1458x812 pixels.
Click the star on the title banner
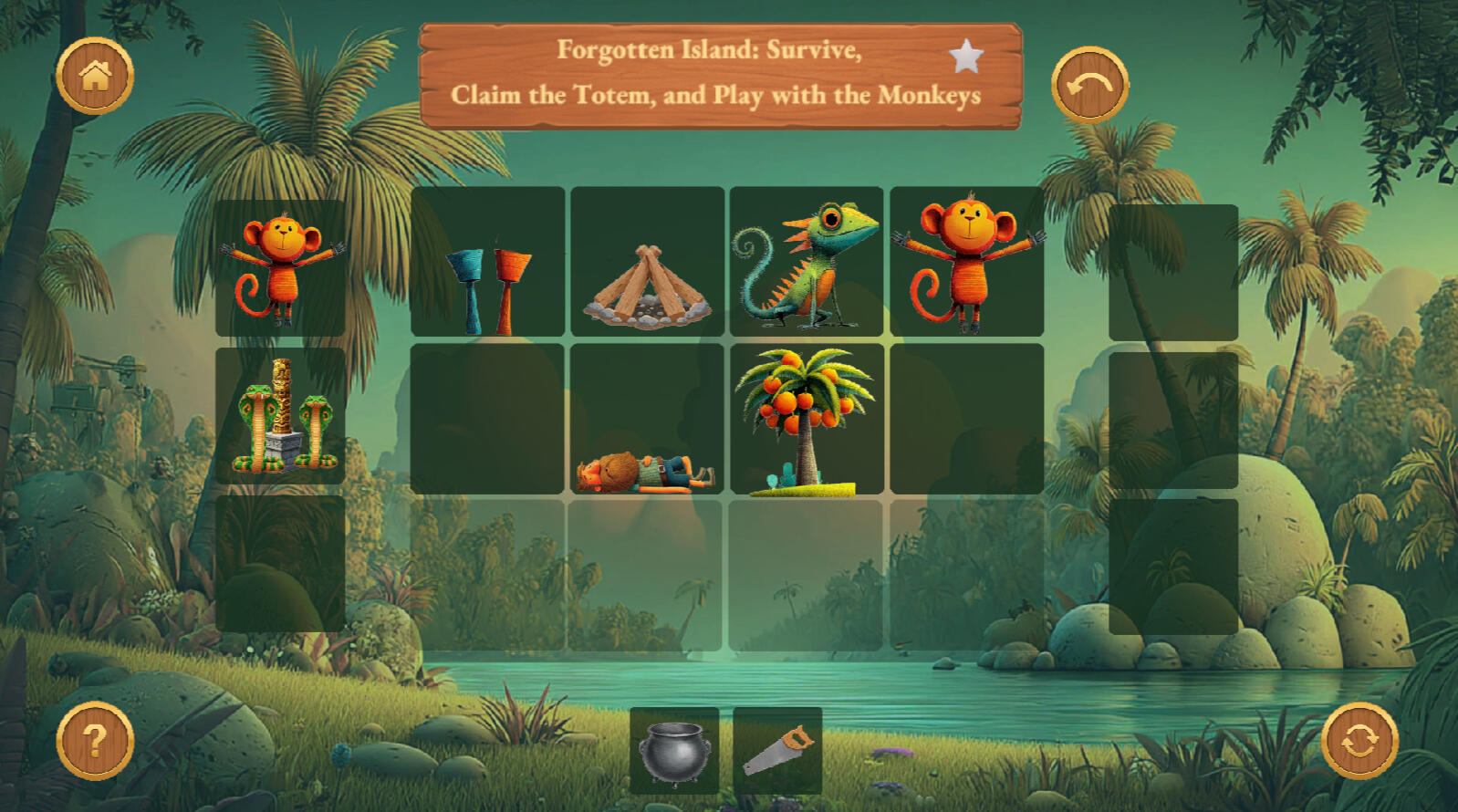(x=966, y=57)
